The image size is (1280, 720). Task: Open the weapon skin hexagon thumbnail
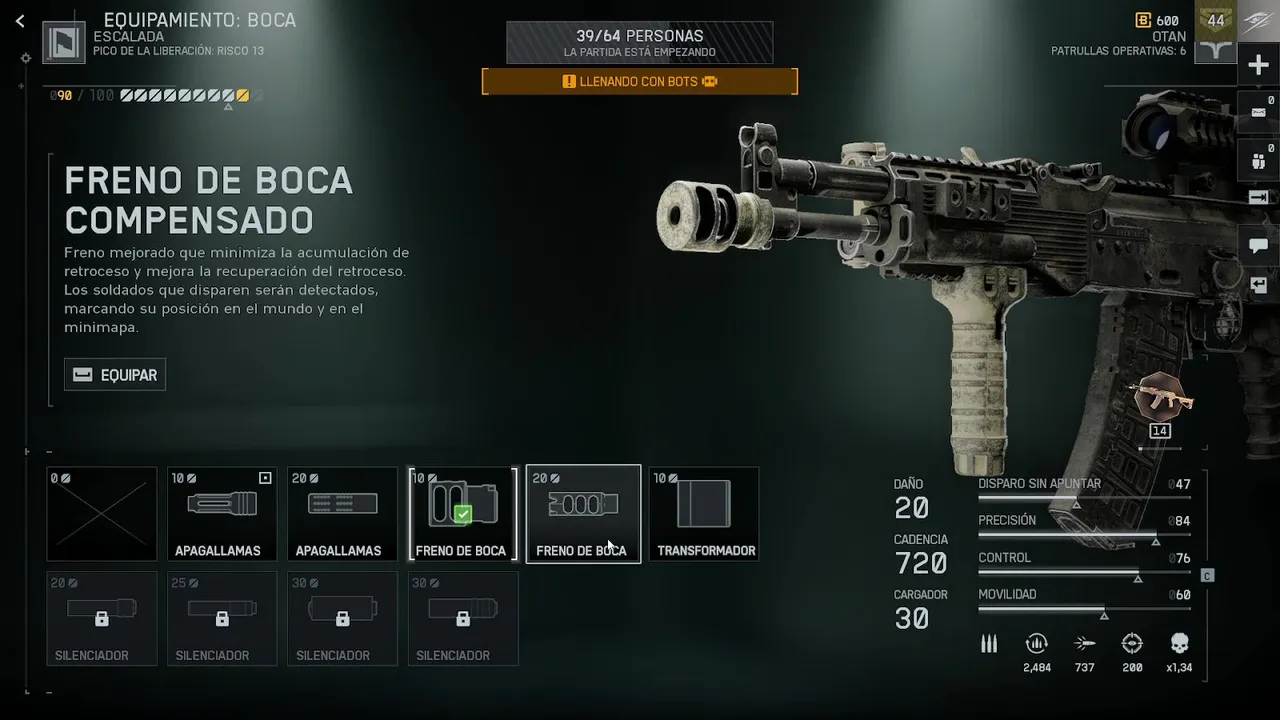[1160, 397]
